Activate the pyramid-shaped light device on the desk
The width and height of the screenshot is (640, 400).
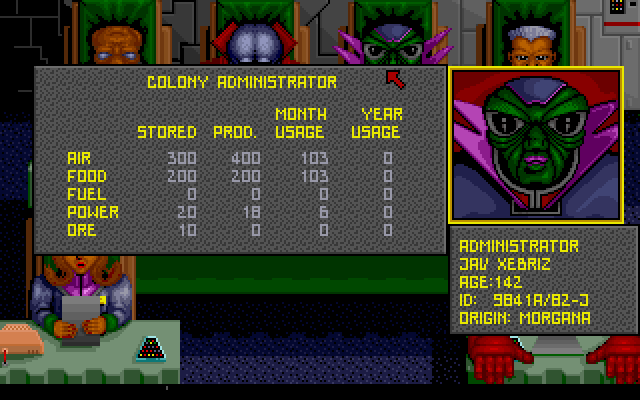pos(153,348)
